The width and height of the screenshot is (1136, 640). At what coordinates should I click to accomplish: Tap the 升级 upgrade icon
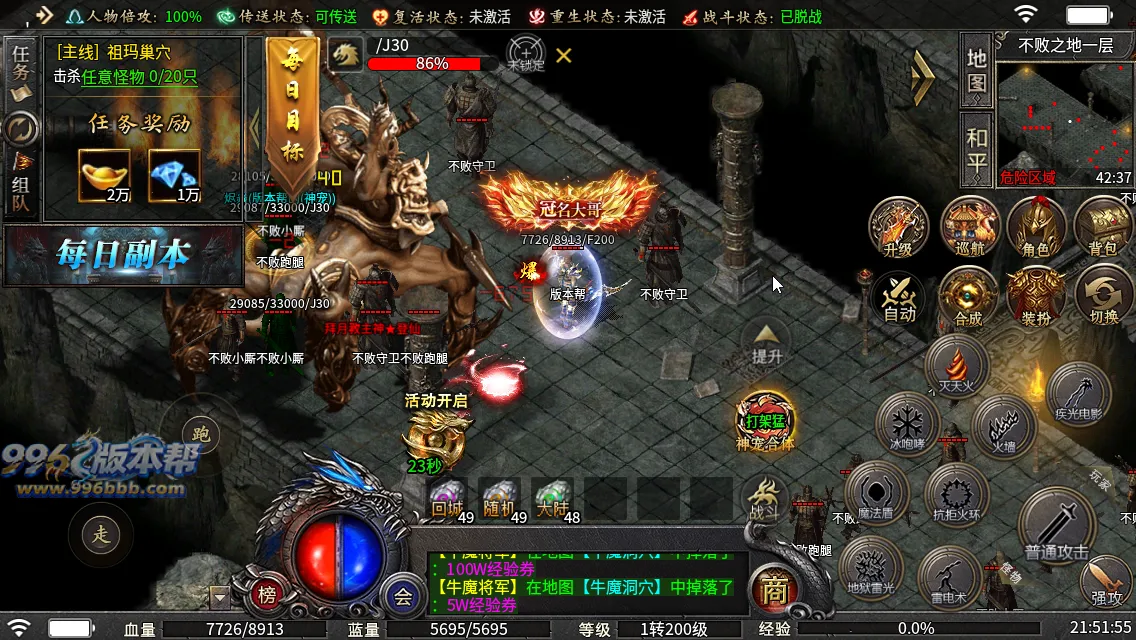(898, 226)
